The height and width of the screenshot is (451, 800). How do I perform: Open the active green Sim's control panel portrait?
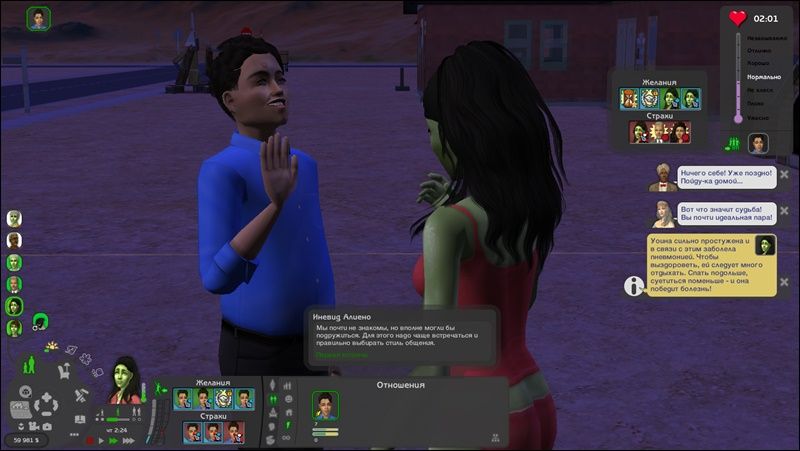pyautogui.click(x=126, y=381)
